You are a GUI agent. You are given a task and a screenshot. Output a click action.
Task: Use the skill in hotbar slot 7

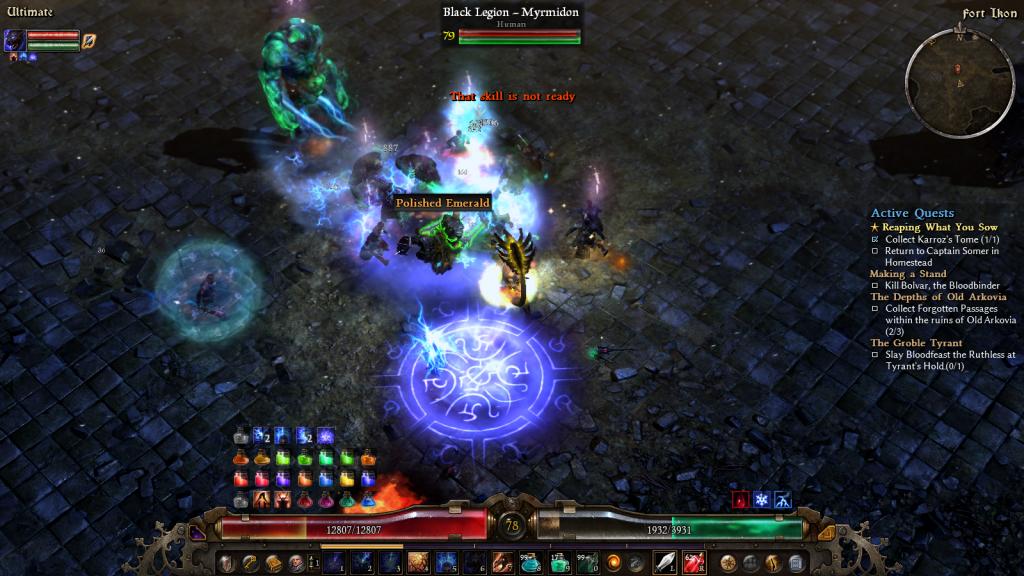503,563
